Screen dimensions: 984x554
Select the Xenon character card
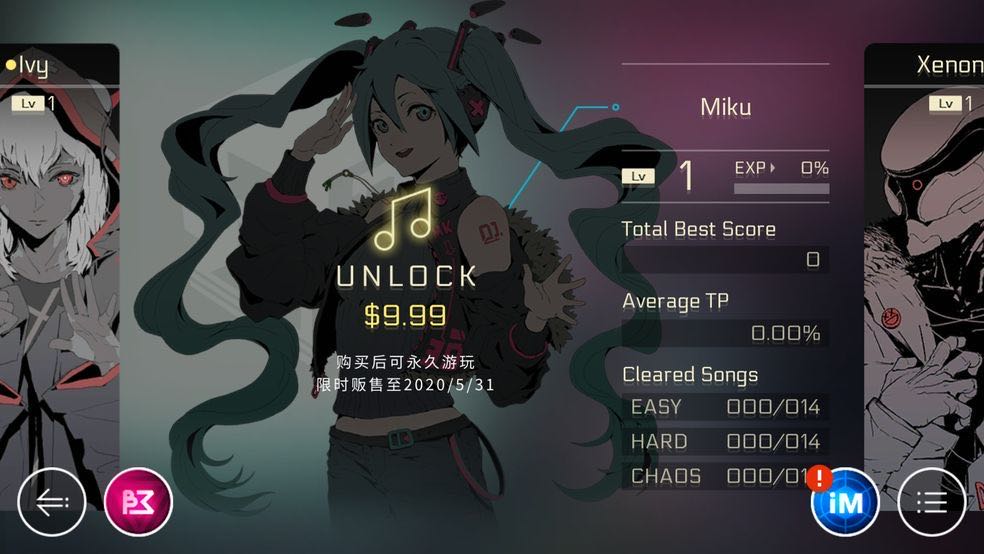tap(925, 250)
